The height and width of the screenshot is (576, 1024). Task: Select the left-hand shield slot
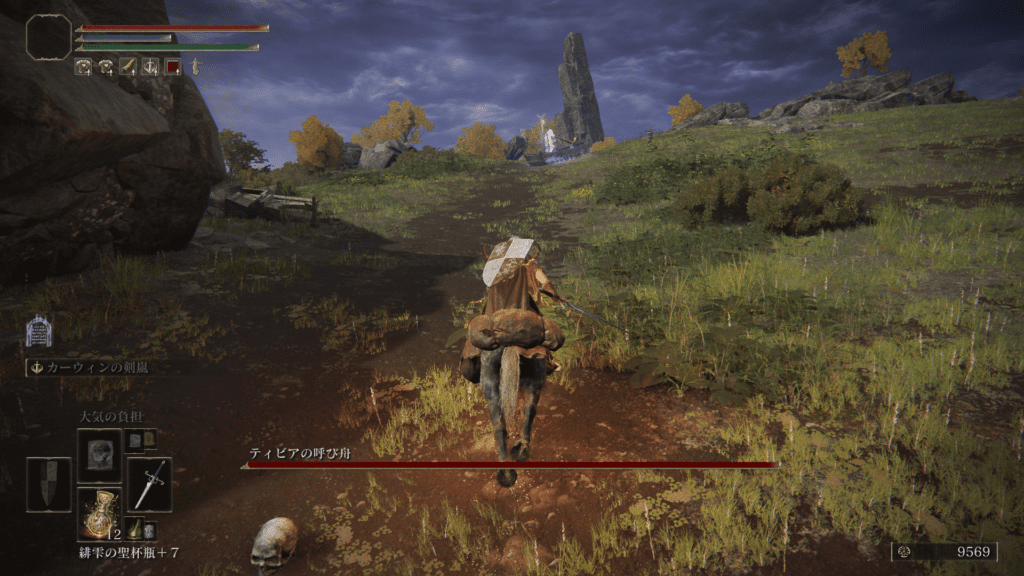pyautogui.click(x=48, y=485)
